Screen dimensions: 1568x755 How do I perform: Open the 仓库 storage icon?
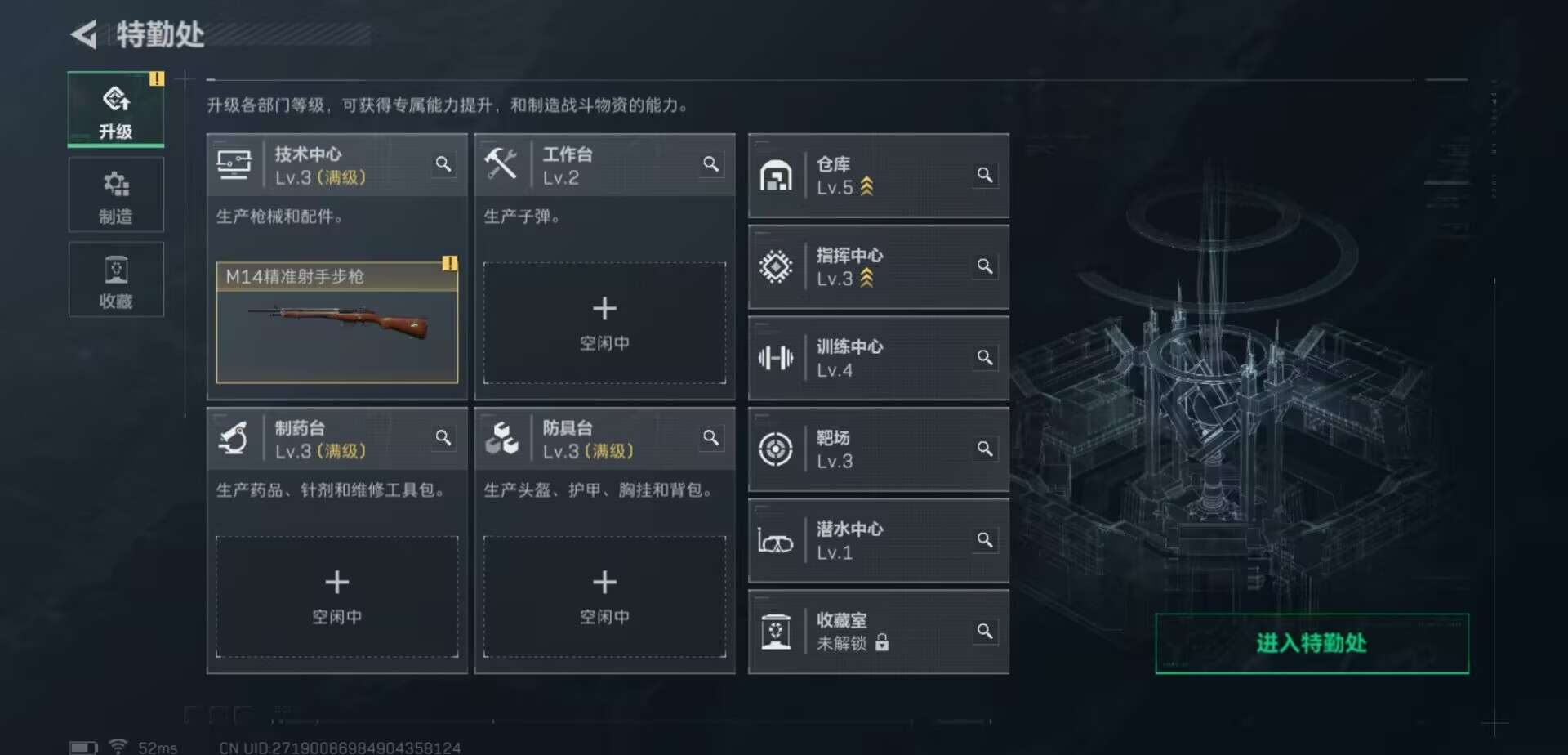point(776,175)
